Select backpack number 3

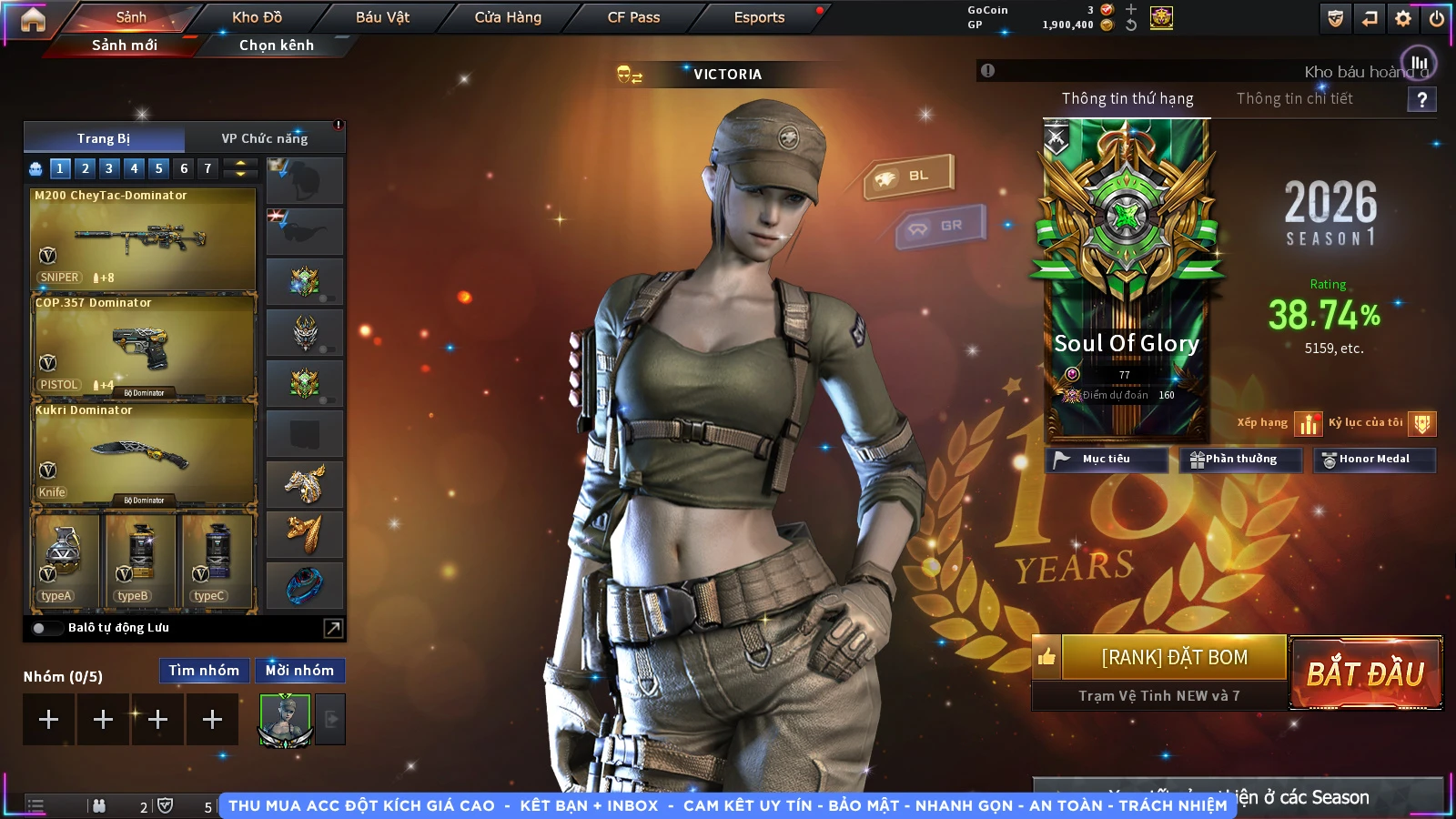109,168
